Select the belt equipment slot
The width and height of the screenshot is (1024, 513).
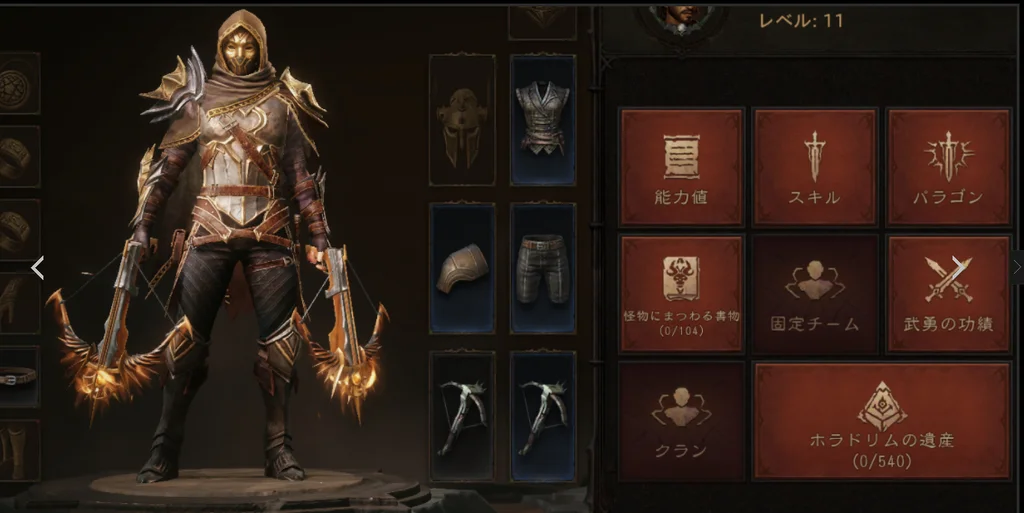[x=19, y=376]
